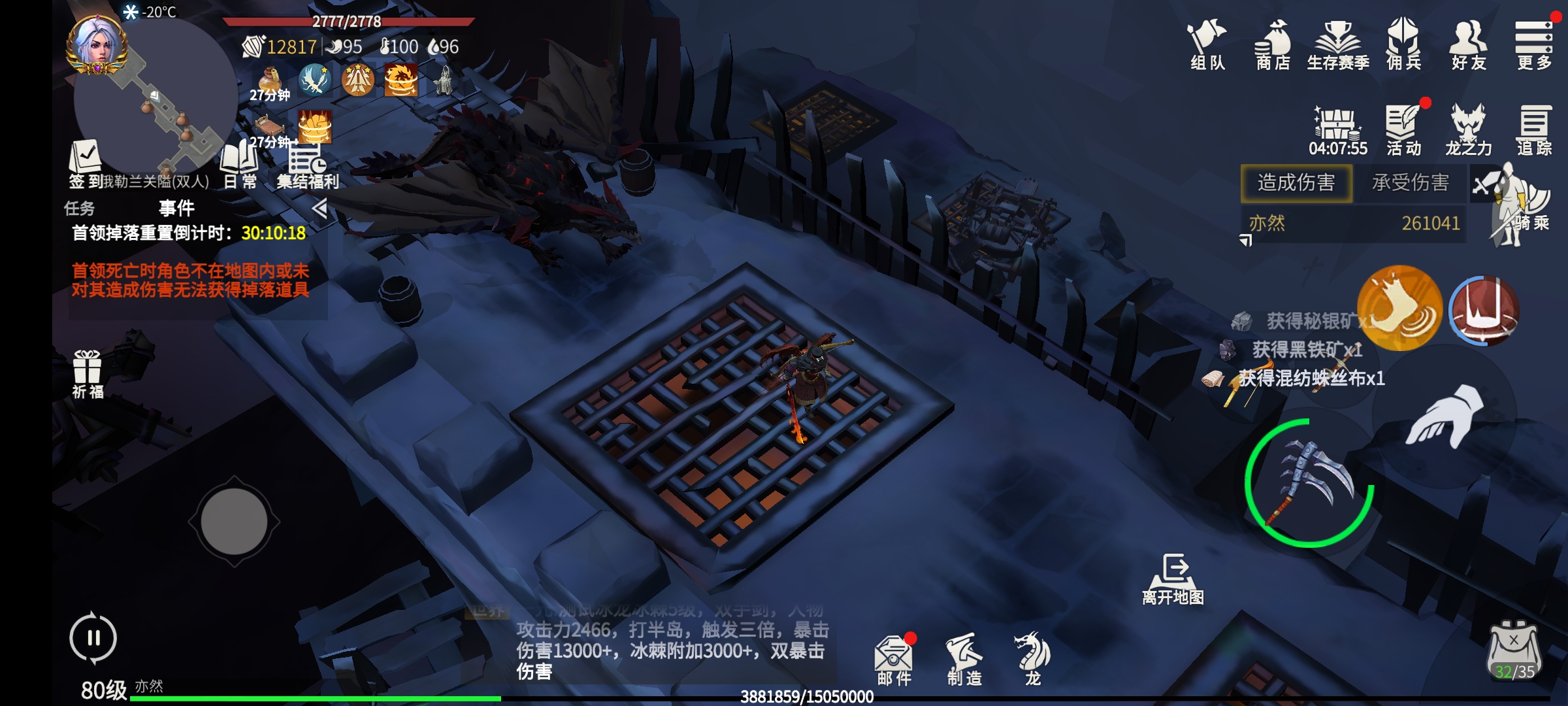The height and width of the screenshot is (706, 1568).
Task: Open the 生存赛季 season menu
Action: pyautogui.click(x=1337, y=43)
